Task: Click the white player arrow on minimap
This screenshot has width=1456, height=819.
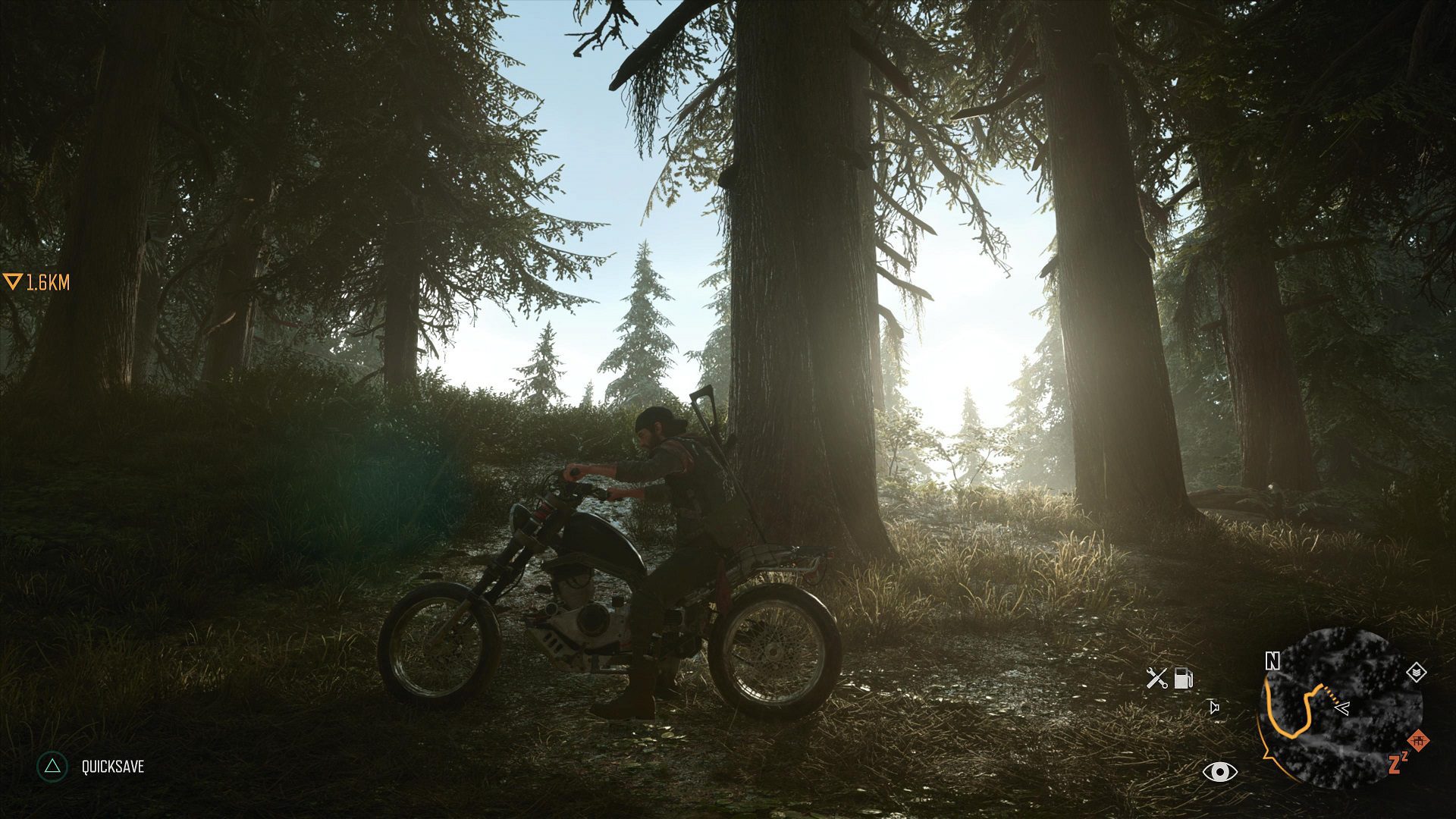Action: [1341, 708]
